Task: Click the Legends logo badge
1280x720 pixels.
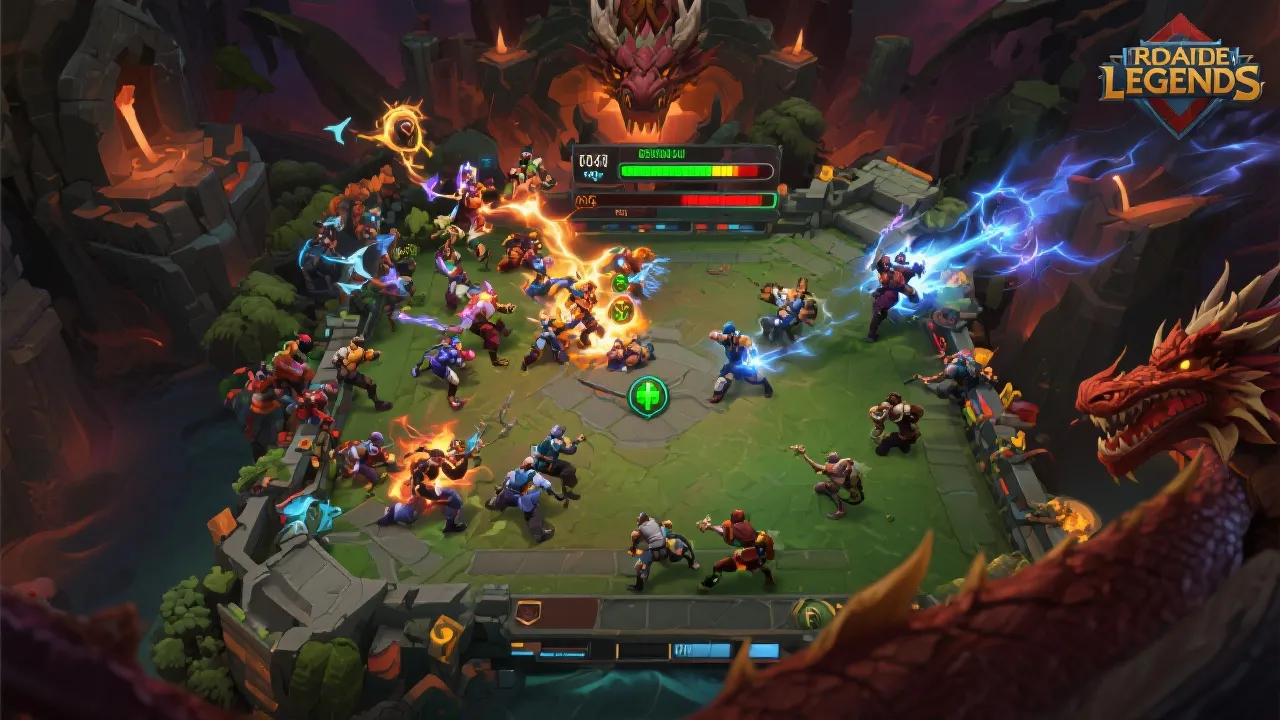Action: pos(1181,75)
